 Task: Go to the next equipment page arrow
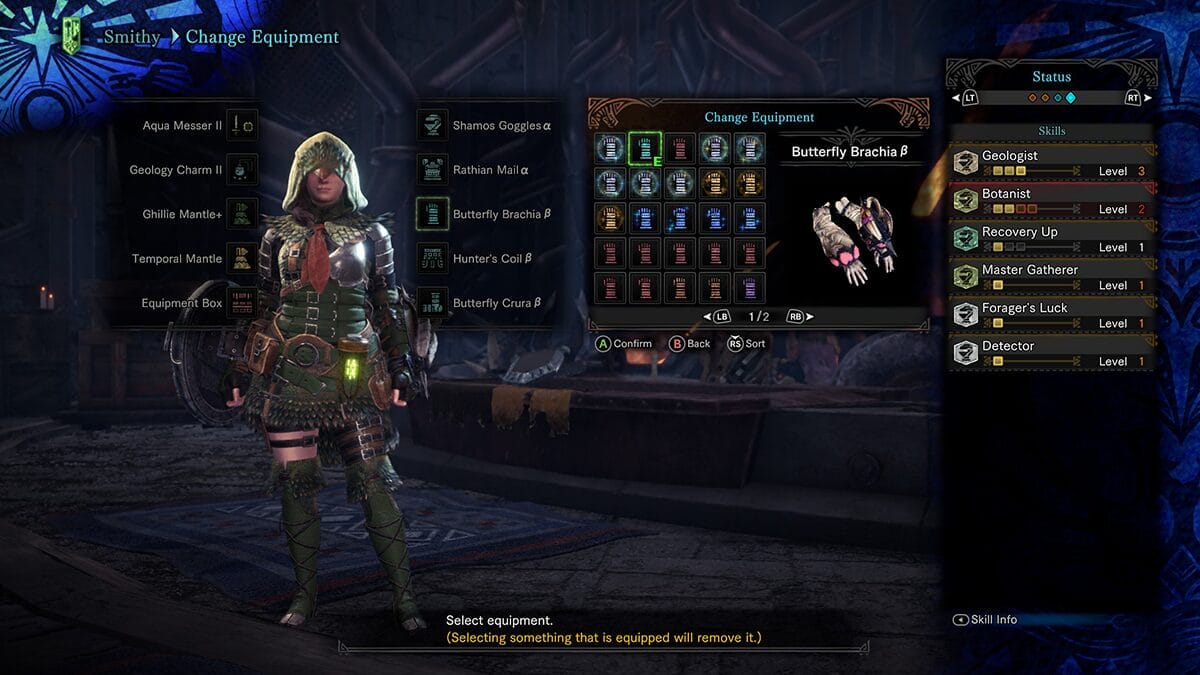[798, 317]
